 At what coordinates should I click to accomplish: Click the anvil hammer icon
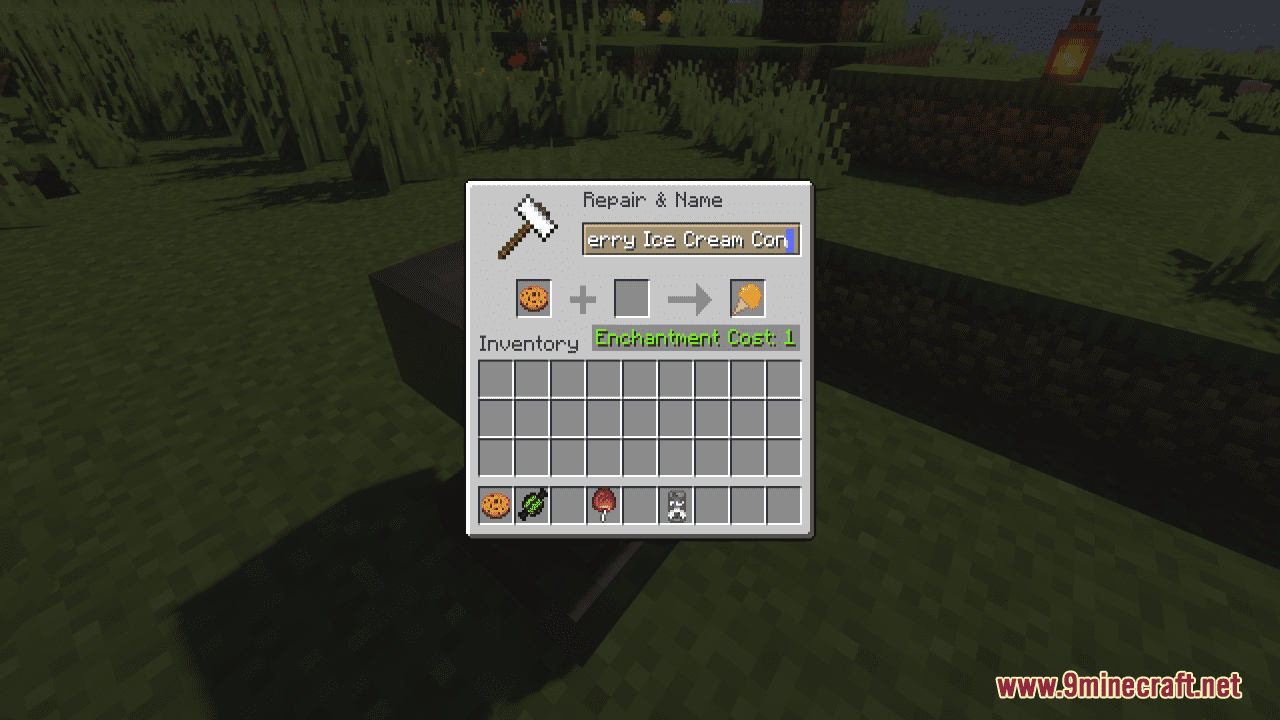[527, 224]
